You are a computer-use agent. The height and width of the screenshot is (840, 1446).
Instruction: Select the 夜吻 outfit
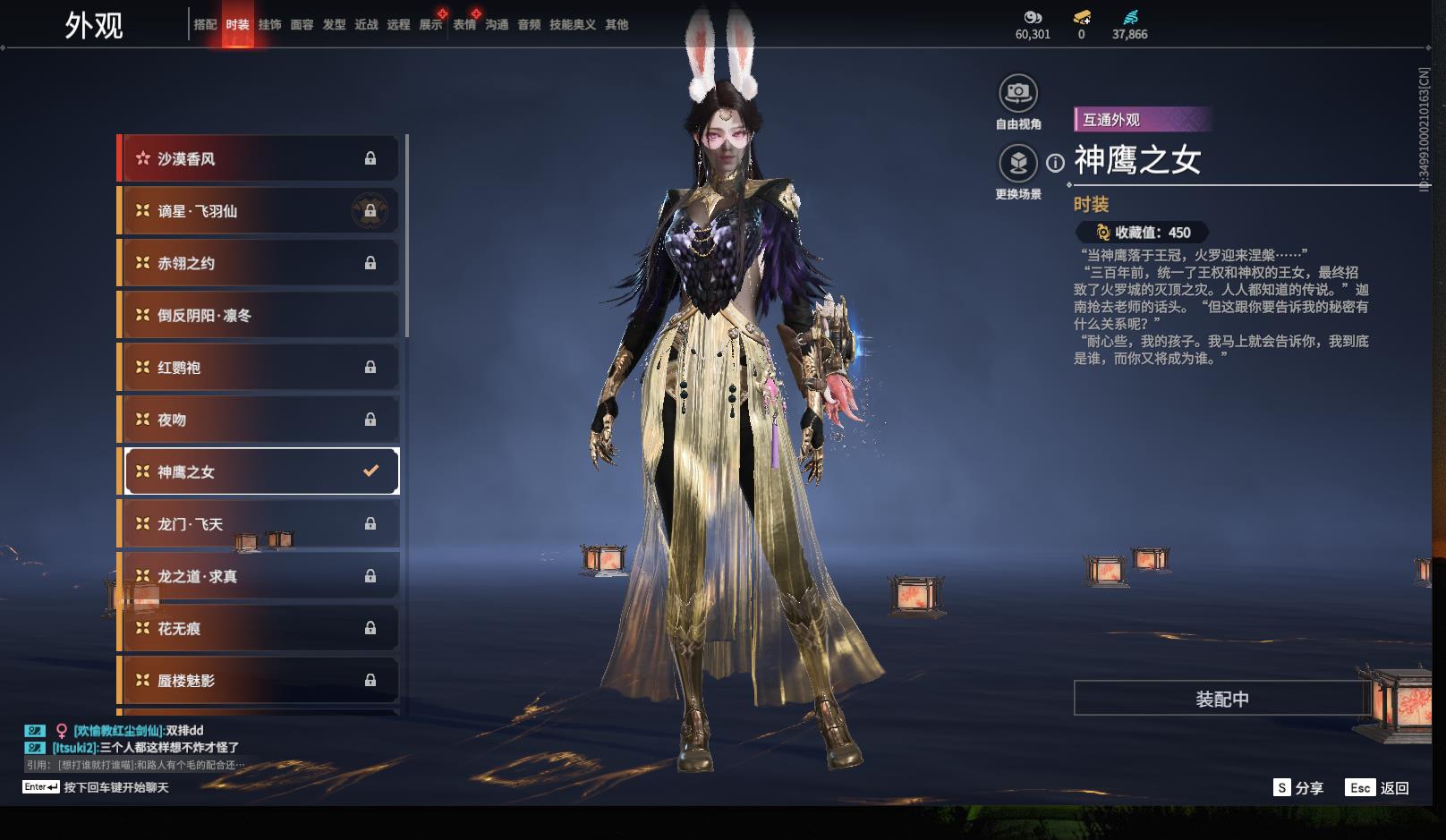(259, 420)
